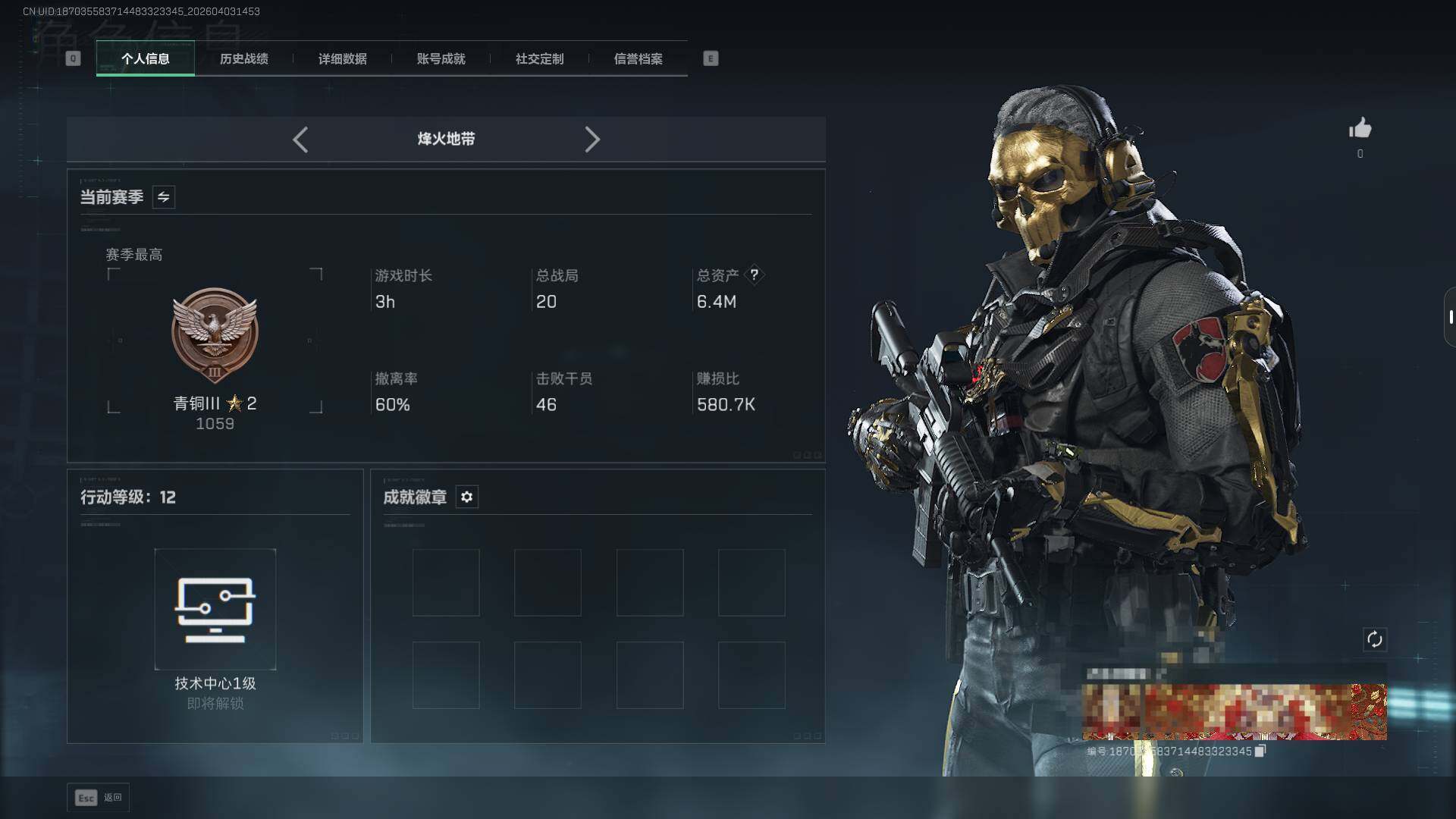
Task: Switch to the 信誉档案 tab
Action: [638, 59]
